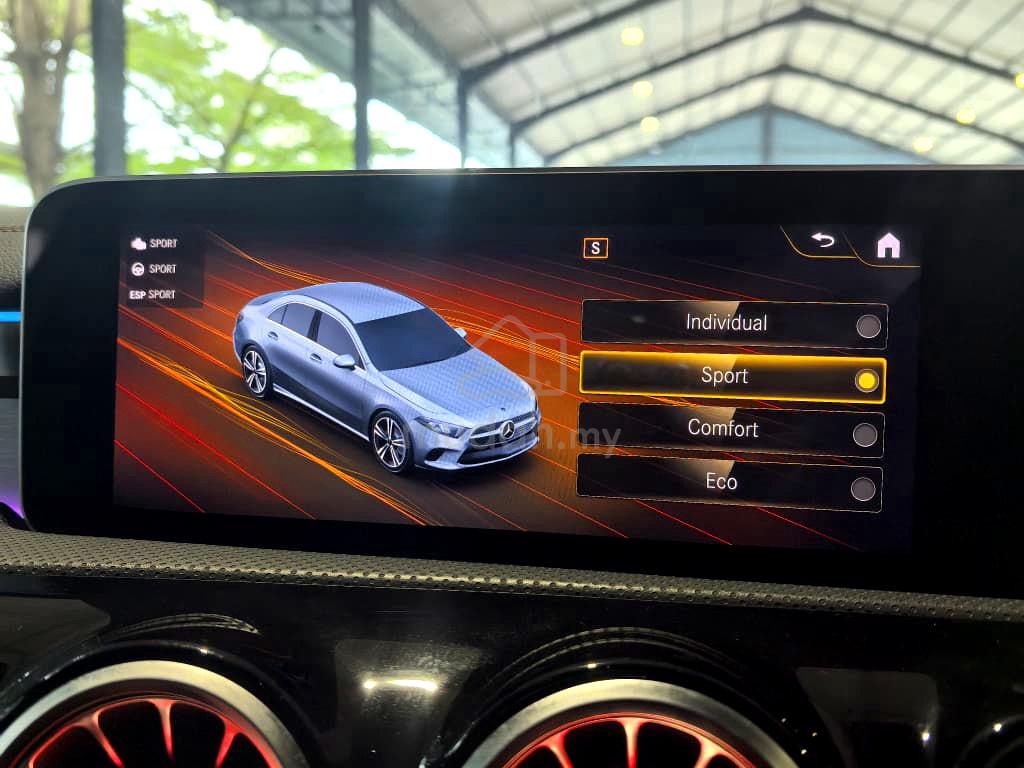1024x768 pixels.
Task: Open the home screen icon
Action: [887, 246]
